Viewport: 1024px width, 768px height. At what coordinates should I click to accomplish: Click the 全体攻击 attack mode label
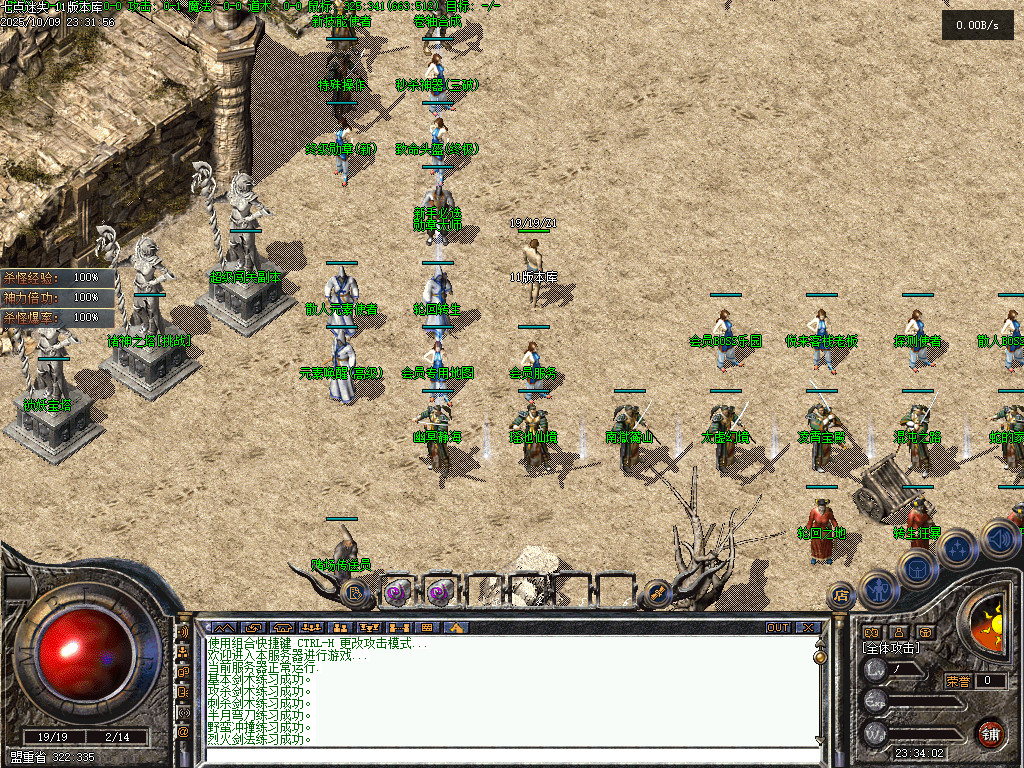tap(891, 648)
